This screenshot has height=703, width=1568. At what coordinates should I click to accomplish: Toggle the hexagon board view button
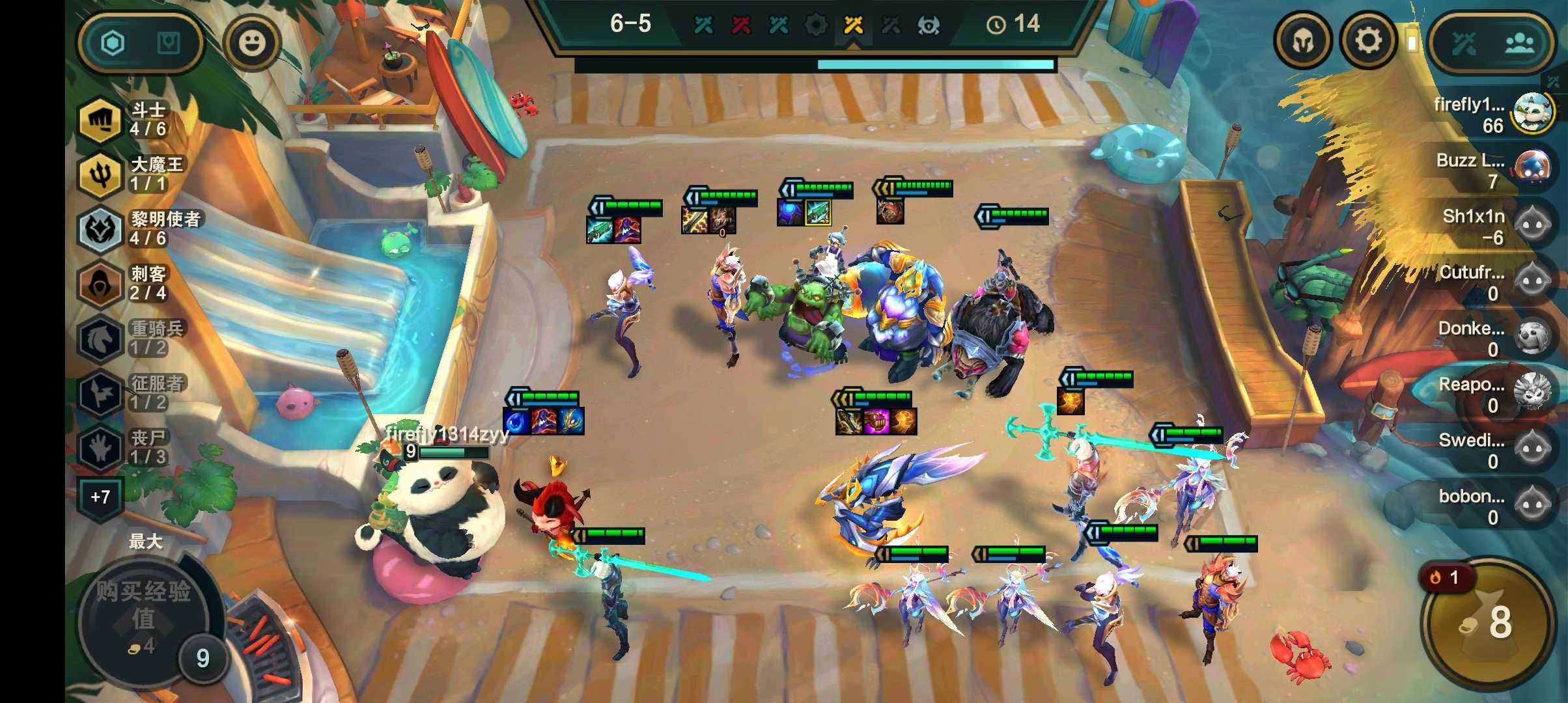coord(113,44)
